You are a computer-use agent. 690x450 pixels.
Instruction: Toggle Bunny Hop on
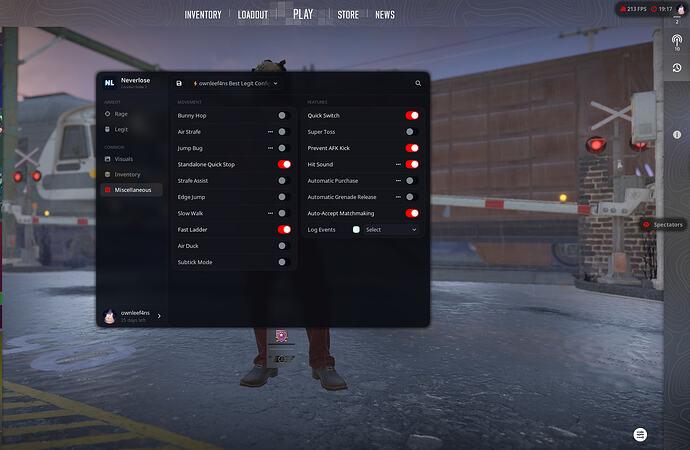point(283,115)
